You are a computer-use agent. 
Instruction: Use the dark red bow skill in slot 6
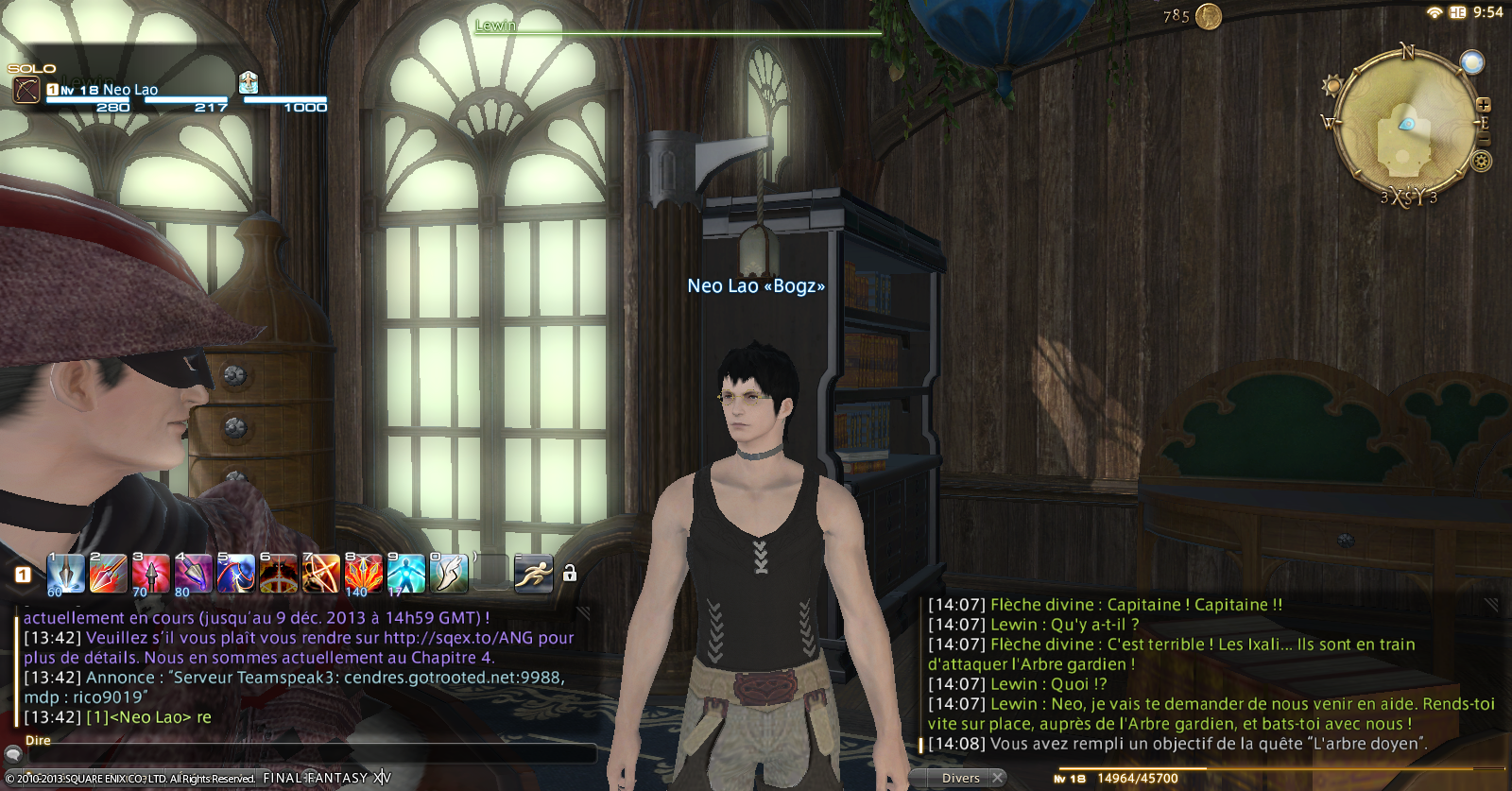coord(278,575)
